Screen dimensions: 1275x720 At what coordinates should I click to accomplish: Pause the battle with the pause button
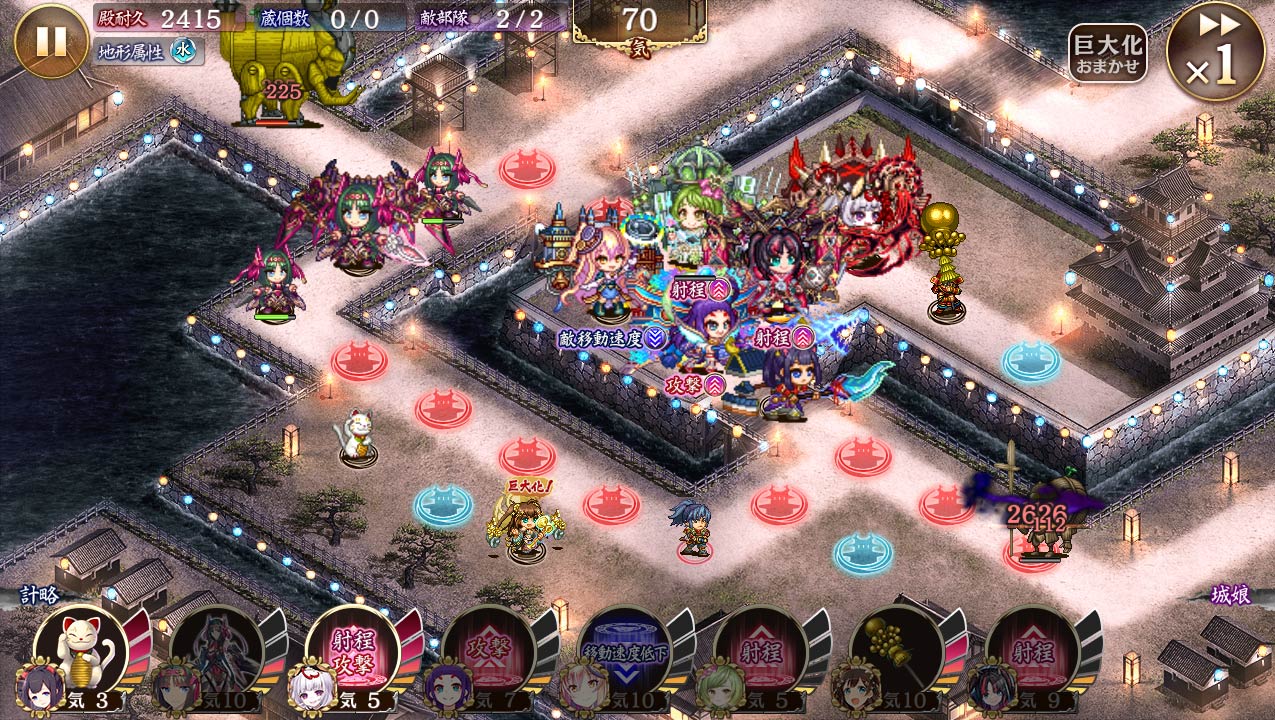click(51, 41)
